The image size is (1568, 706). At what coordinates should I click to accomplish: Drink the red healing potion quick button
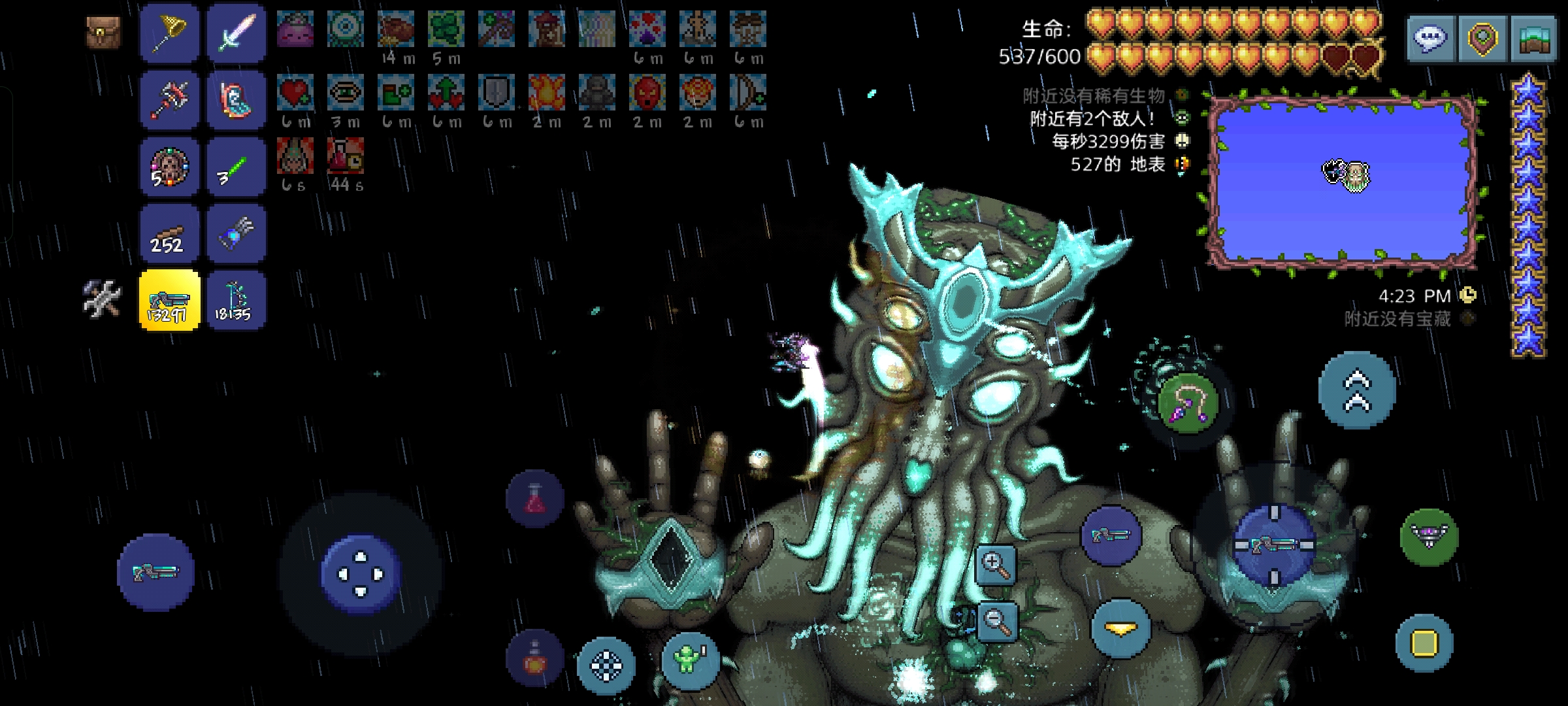click(x=534, y=499)
